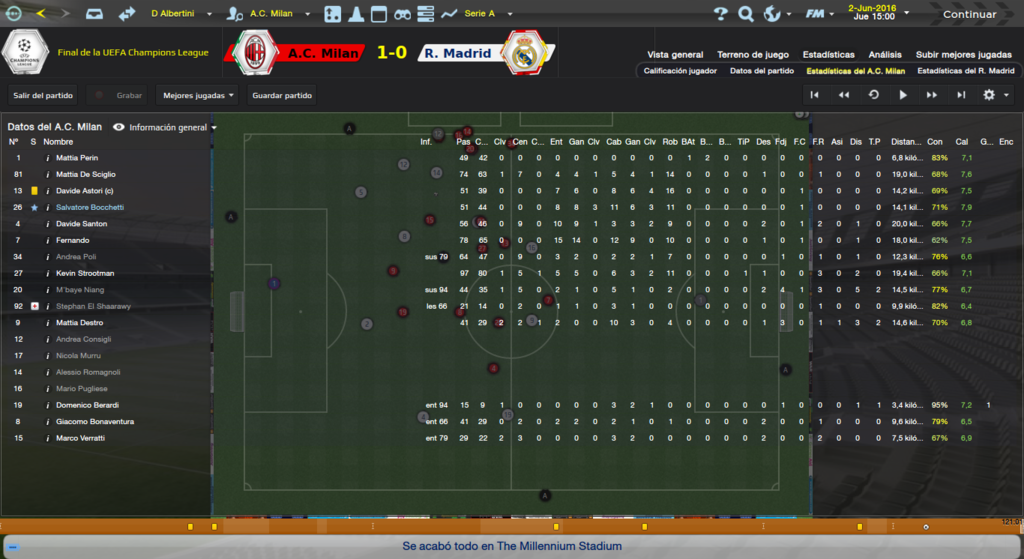View Estadísticas del R. Madrid
Viewport: 1024px width, 559px height.
pyautogui.click(x=965, y=72)
